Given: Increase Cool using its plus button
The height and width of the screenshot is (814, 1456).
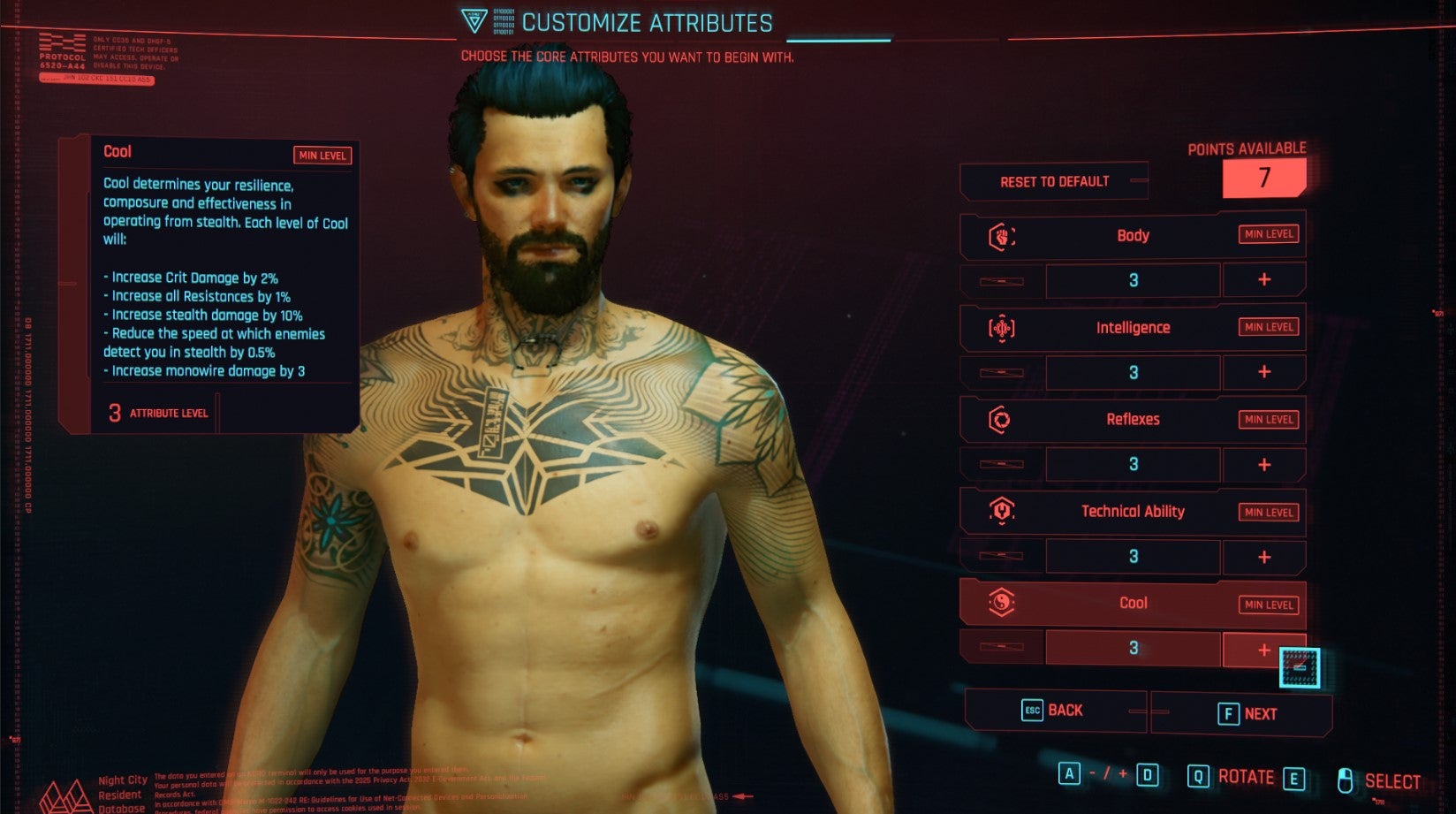Looking at the screenshot, I should pos(1264,649).
